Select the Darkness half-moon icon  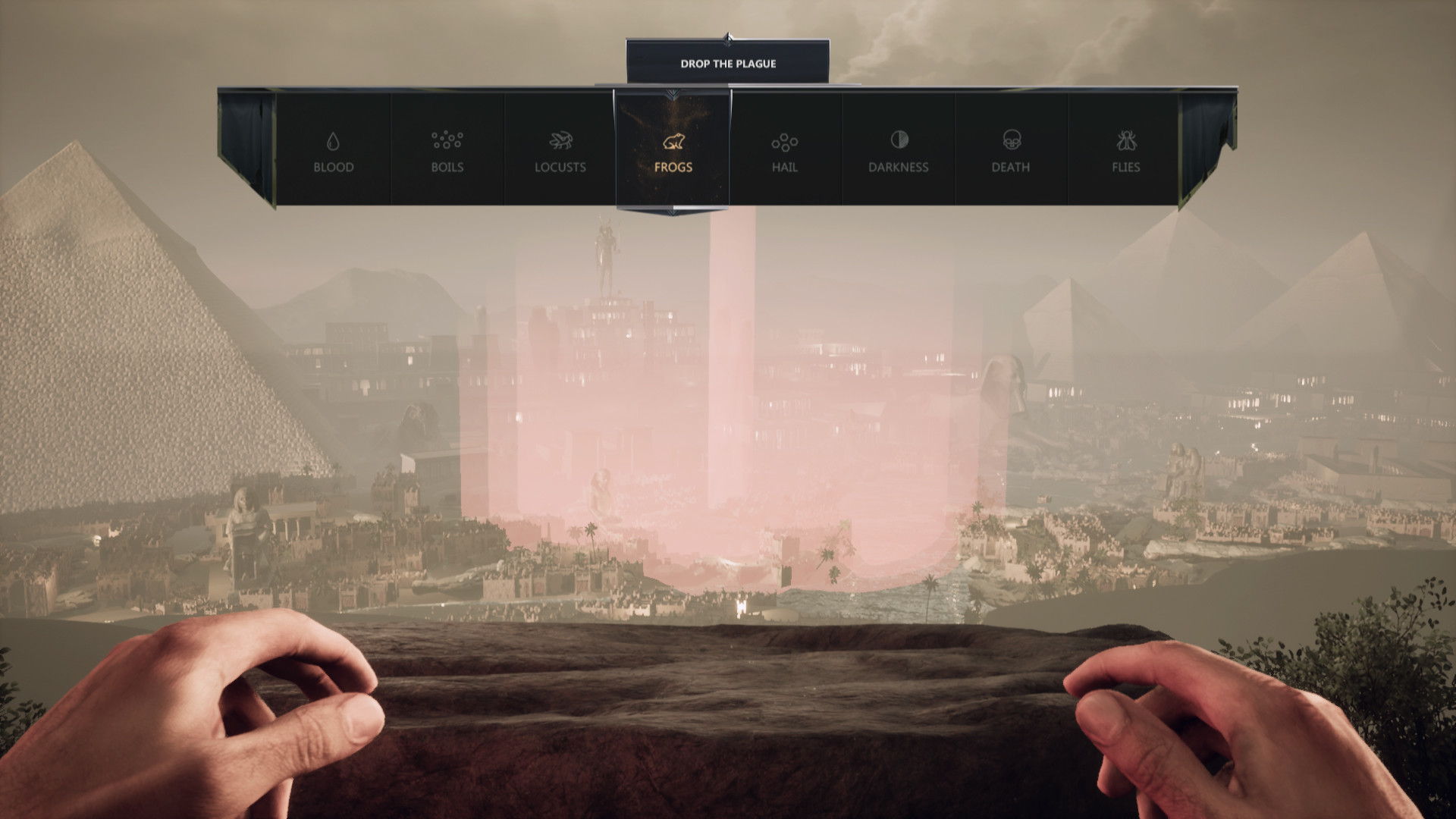click(897, 140)
